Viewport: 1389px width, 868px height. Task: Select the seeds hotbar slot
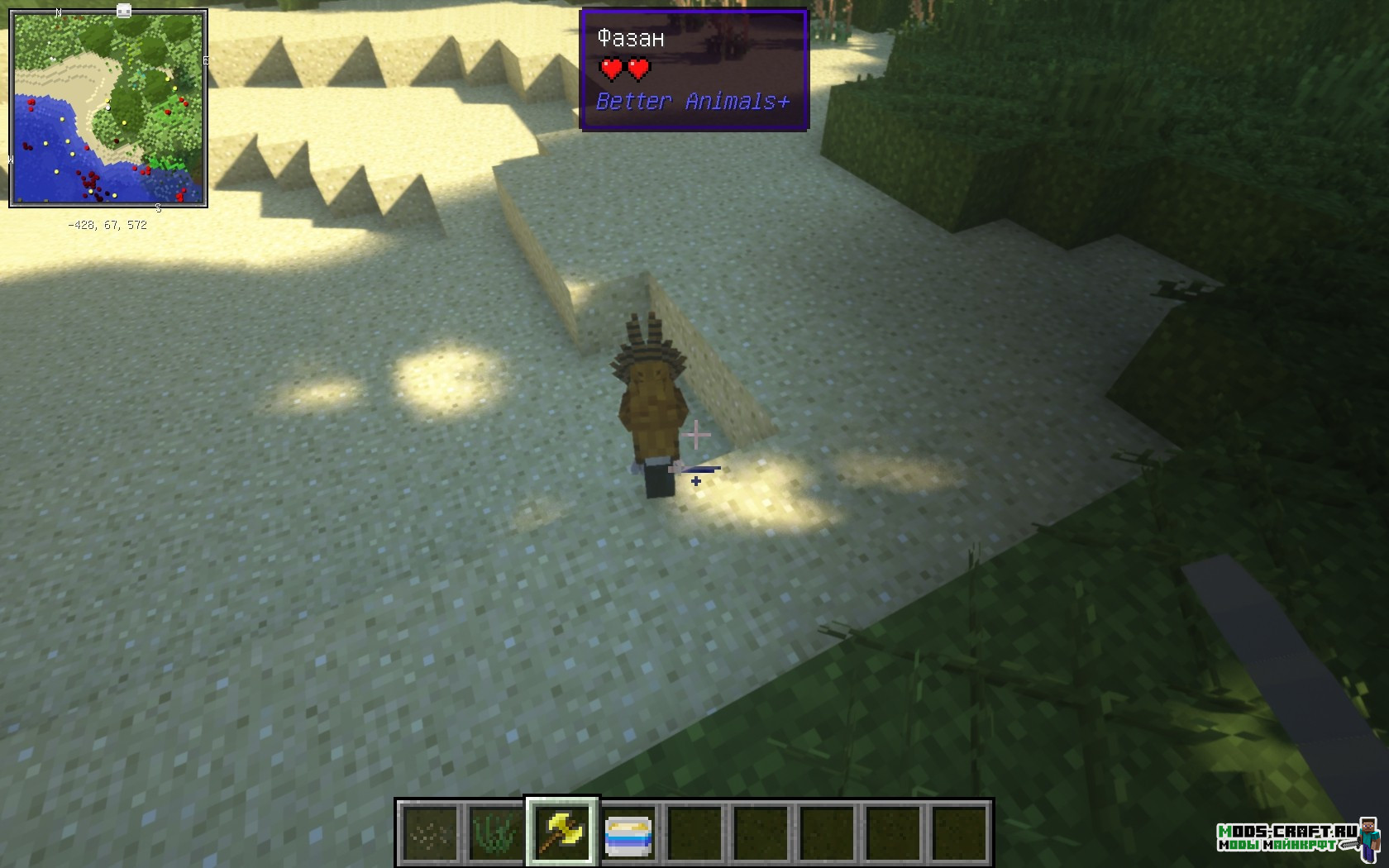pyautogui.click(x=430, y=832)
